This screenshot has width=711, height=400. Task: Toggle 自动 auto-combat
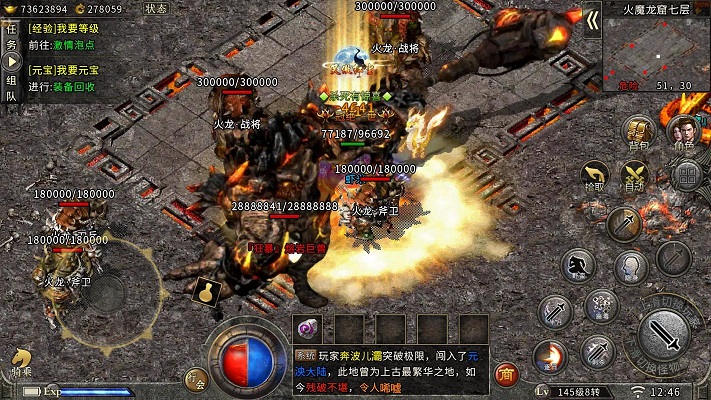point(635,176)
